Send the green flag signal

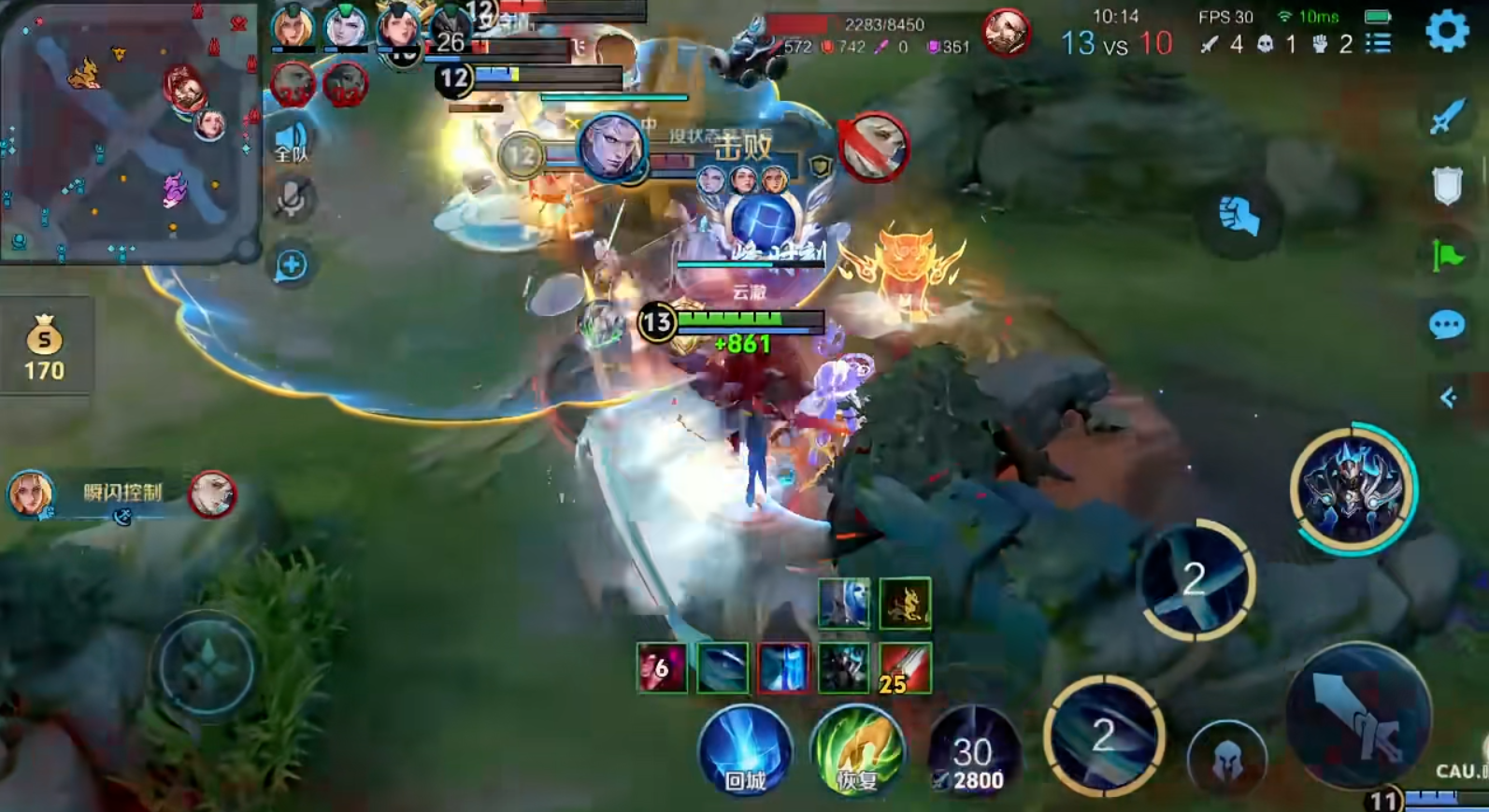[1446, 255]
